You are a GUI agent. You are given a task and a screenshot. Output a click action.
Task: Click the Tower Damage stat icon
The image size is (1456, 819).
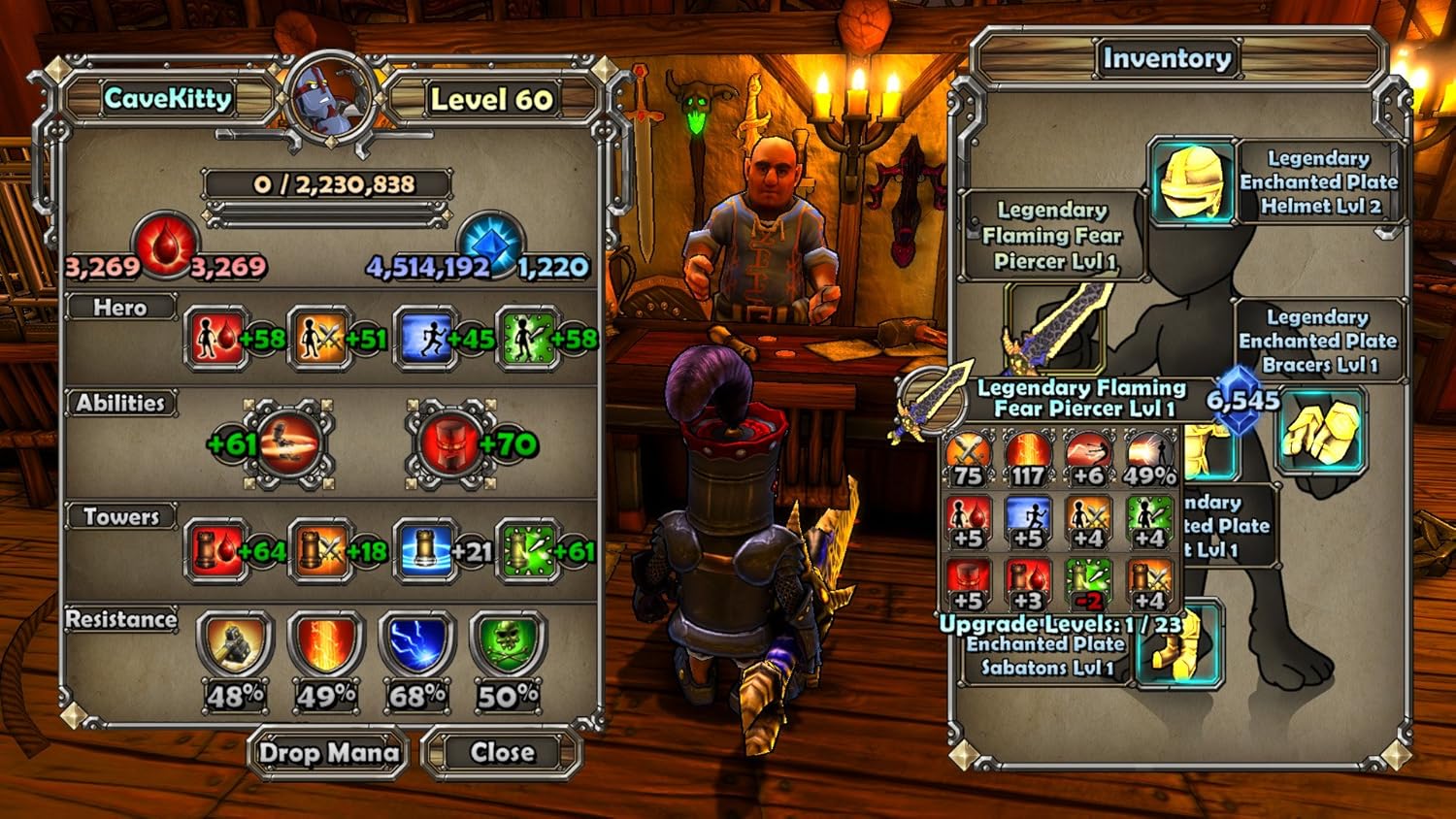318,551
